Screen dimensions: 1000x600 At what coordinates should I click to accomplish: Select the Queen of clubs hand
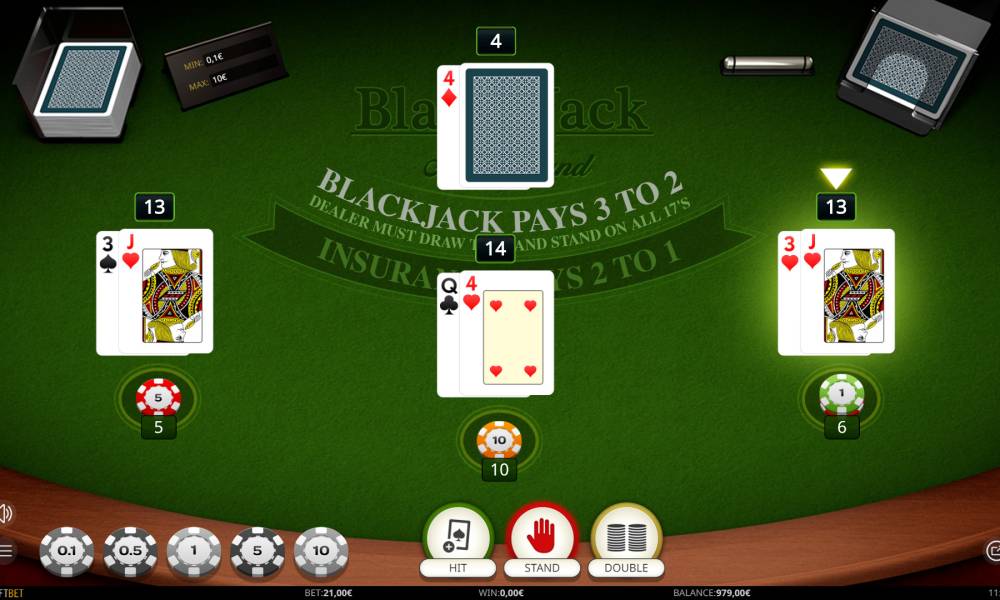point(496,333)
